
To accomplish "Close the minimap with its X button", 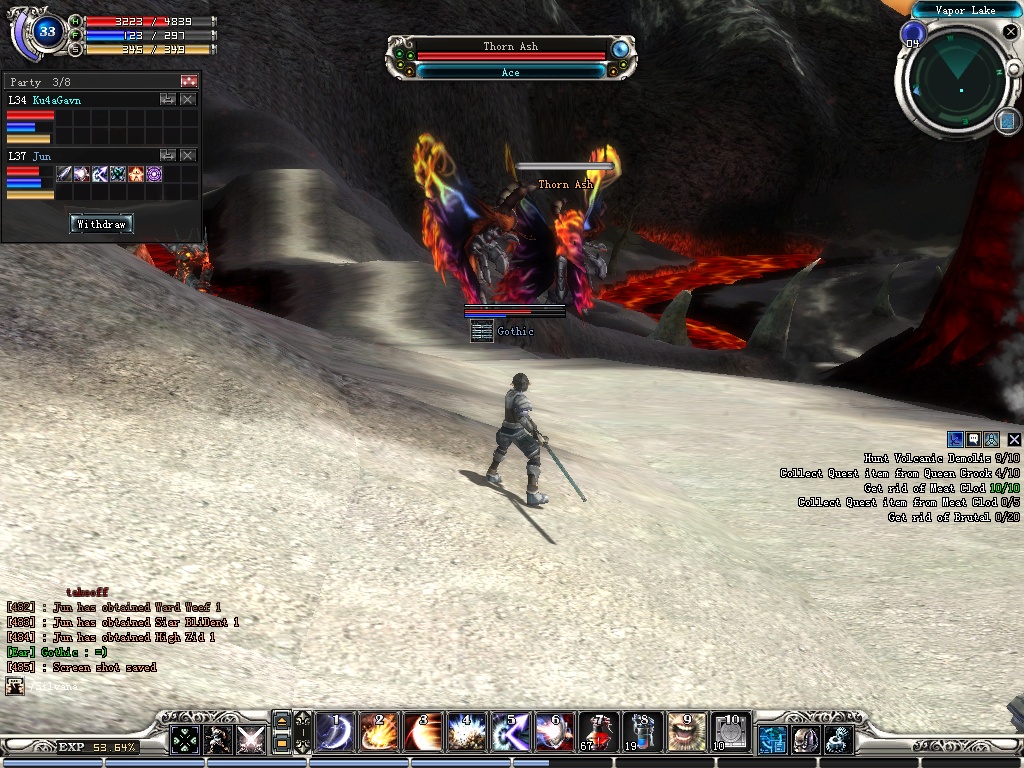I will pyautogui.click(x=1010, y=33).
